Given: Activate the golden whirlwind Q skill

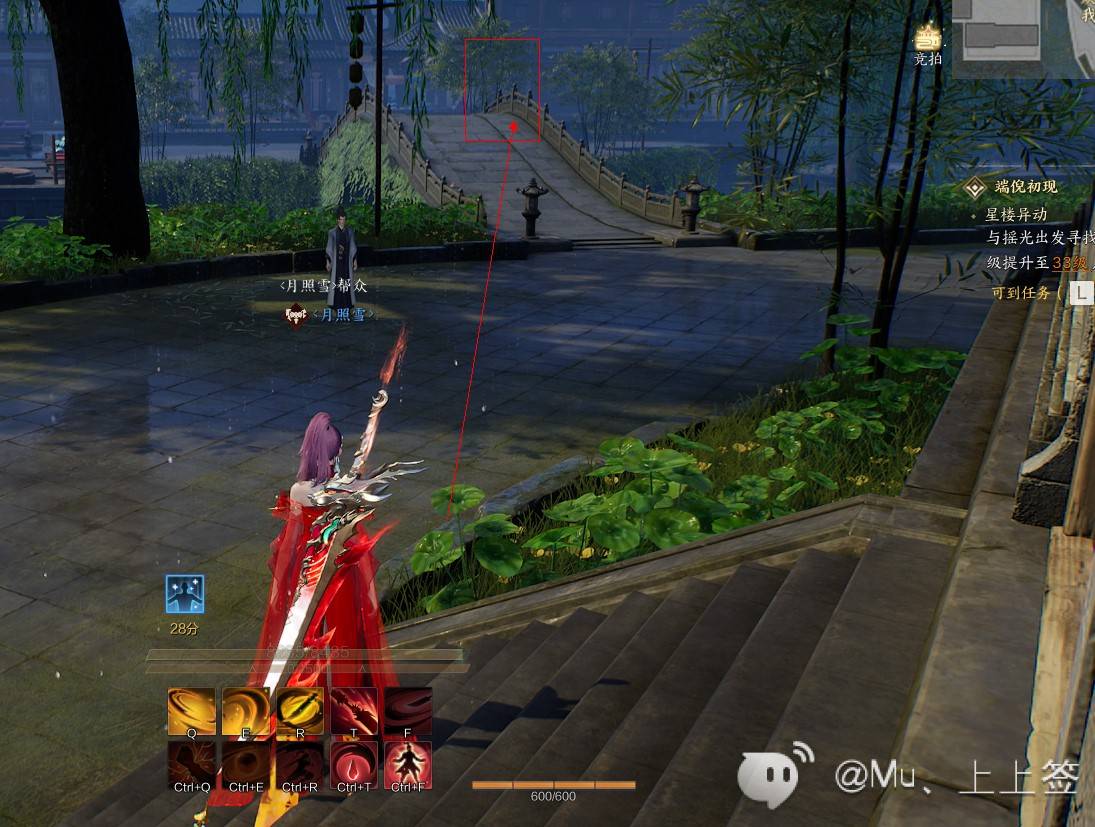Looking at the screenshot, I should point(192,711).
